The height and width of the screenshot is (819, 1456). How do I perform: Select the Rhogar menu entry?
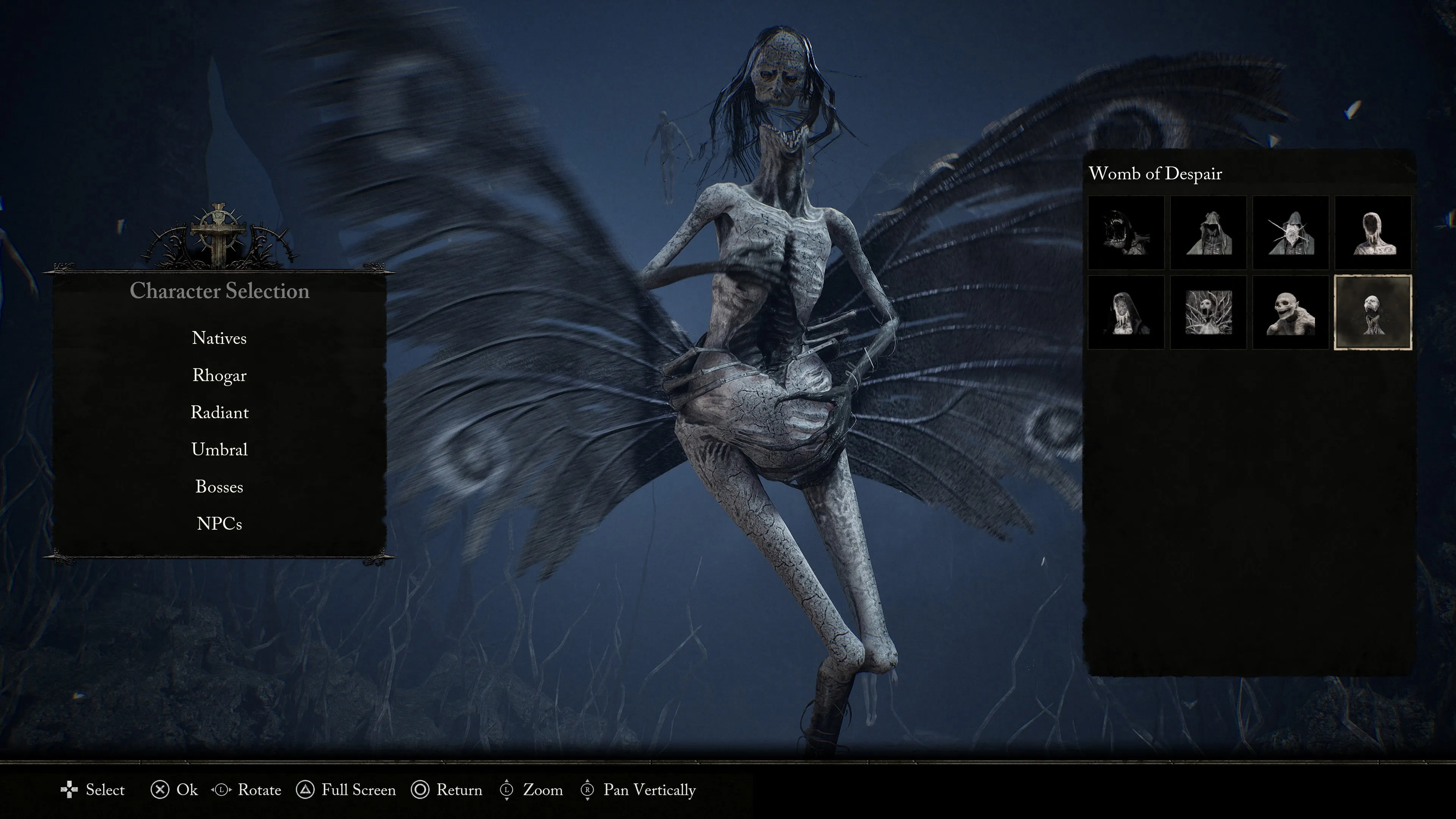click(219, 375)
